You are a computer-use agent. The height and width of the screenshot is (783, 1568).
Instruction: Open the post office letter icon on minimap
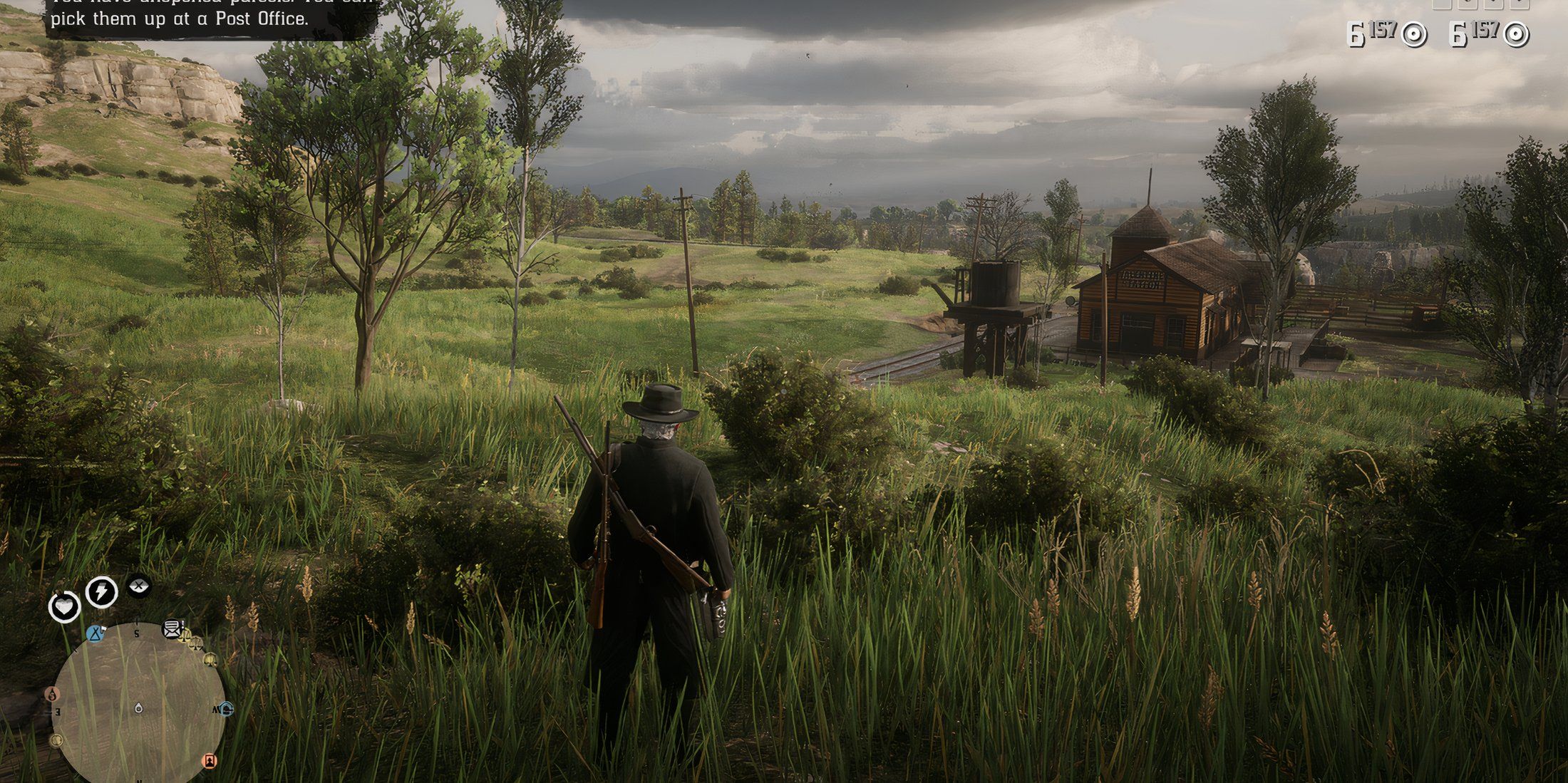(x=171, y=629)
